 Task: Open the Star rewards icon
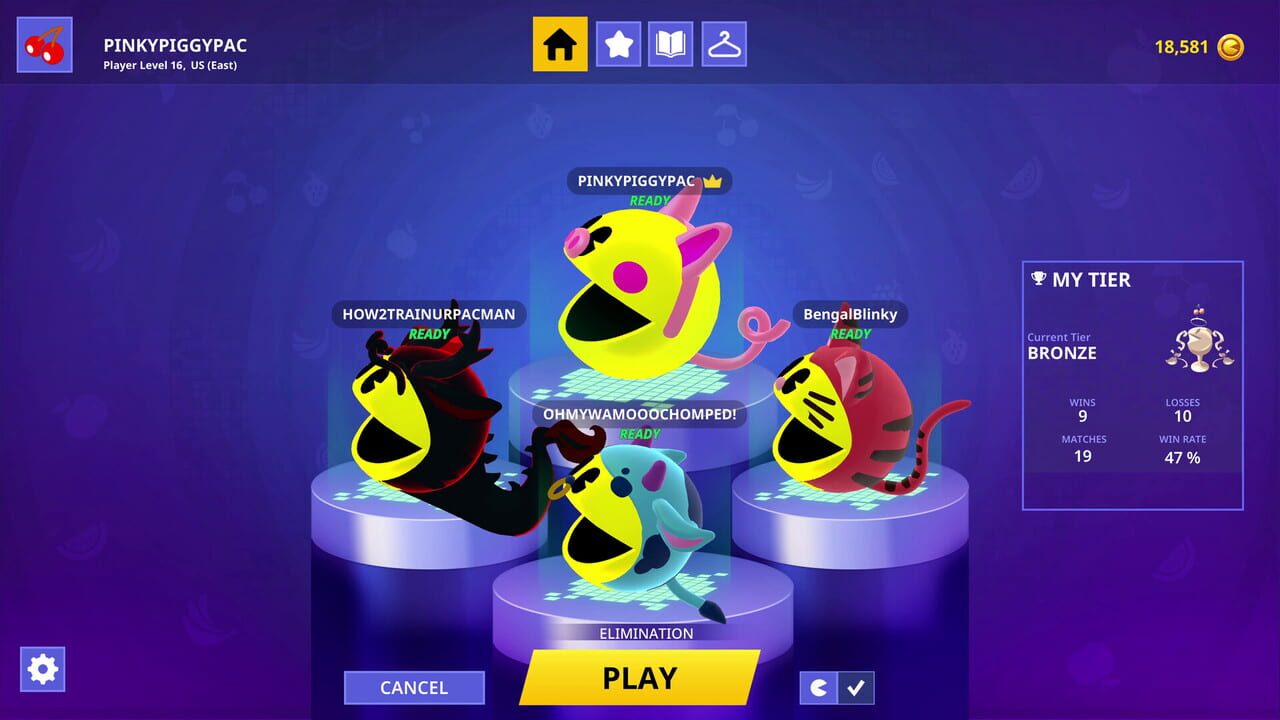click(x=618, y=44)
